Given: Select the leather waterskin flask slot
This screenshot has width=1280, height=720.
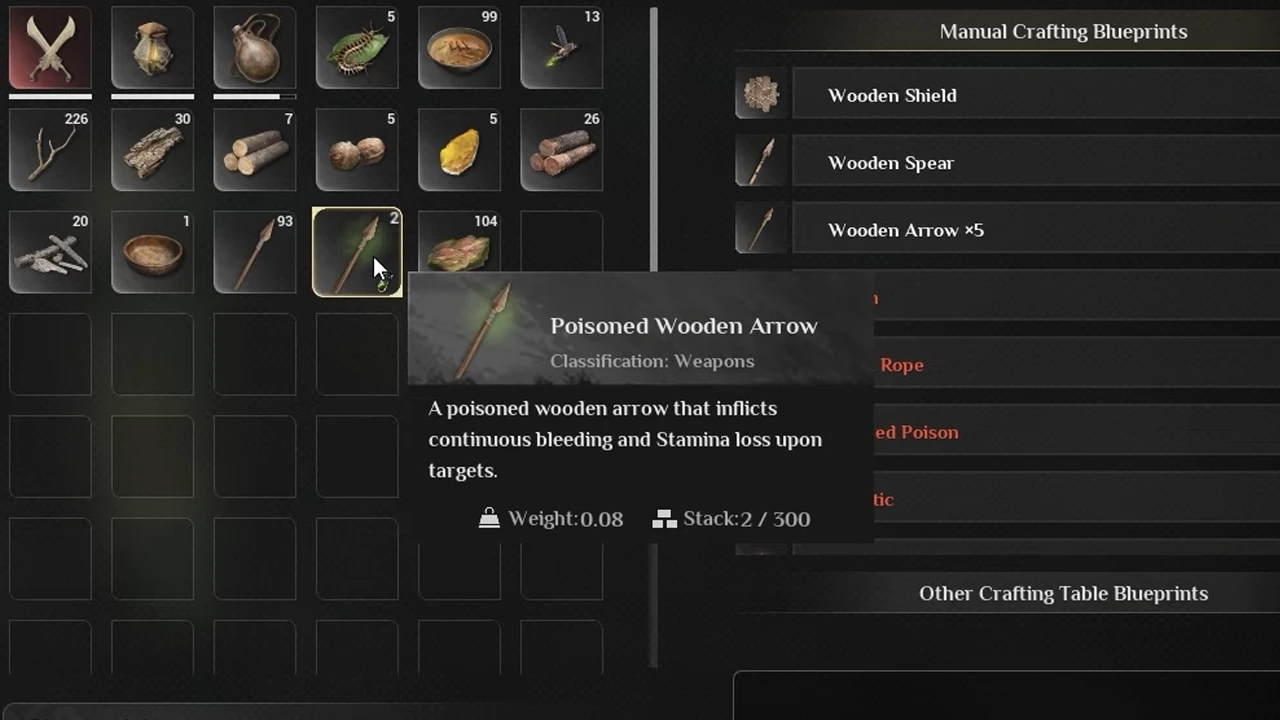Looking at the screenshot, I should (254, 48).
